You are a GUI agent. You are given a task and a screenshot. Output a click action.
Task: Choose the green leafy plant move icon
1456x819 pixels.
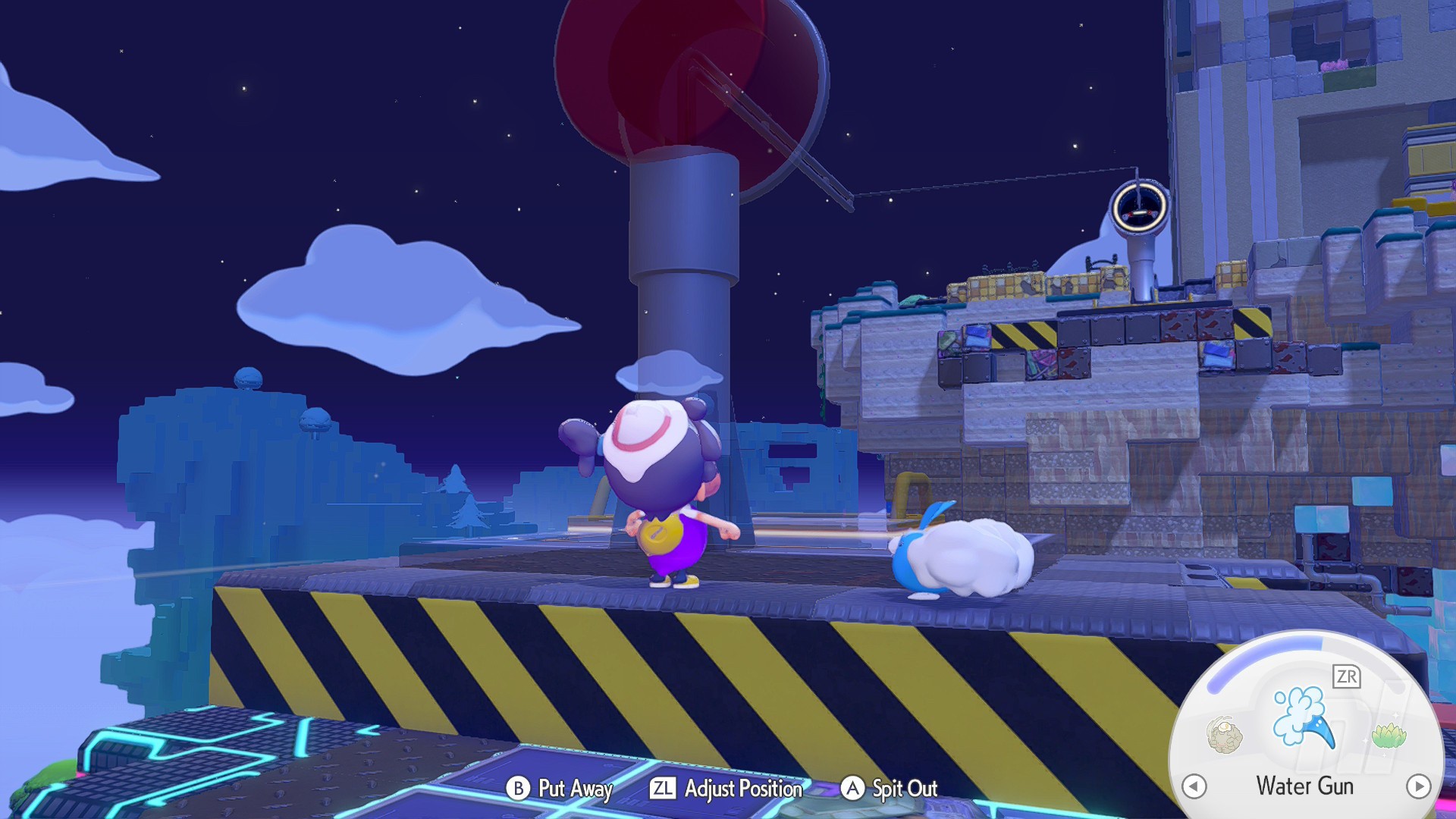pyautogui.click(x=1389, y=735)
